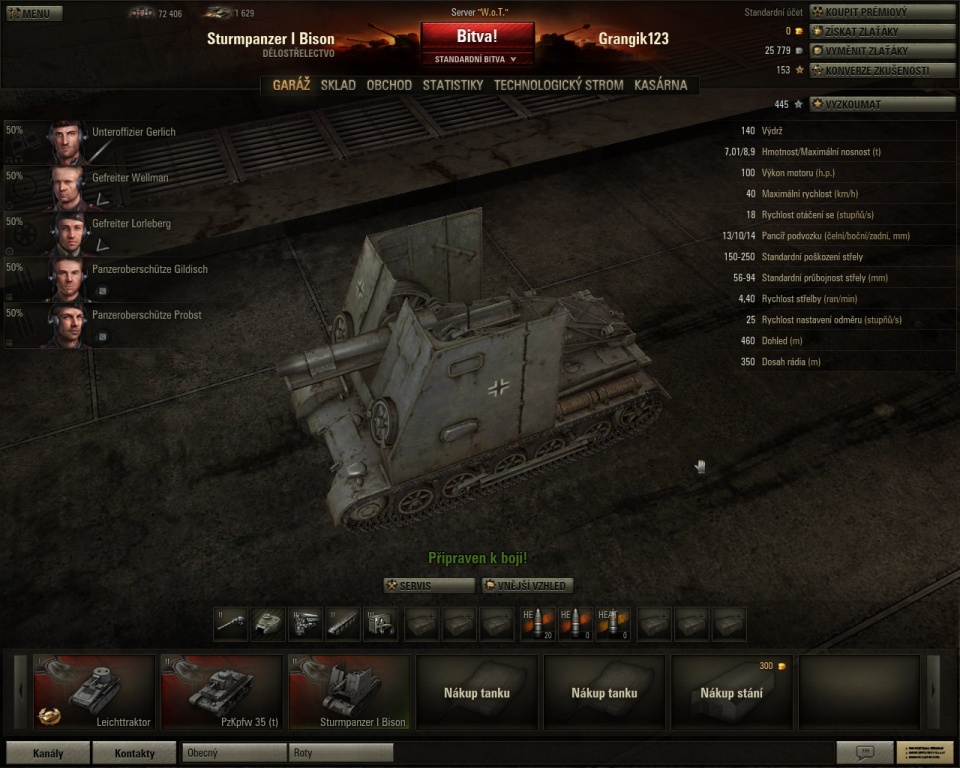Screen dimensions: 960x768
Task: Click the VYZKOUMAT research button
Action: [x=868, y=104]
